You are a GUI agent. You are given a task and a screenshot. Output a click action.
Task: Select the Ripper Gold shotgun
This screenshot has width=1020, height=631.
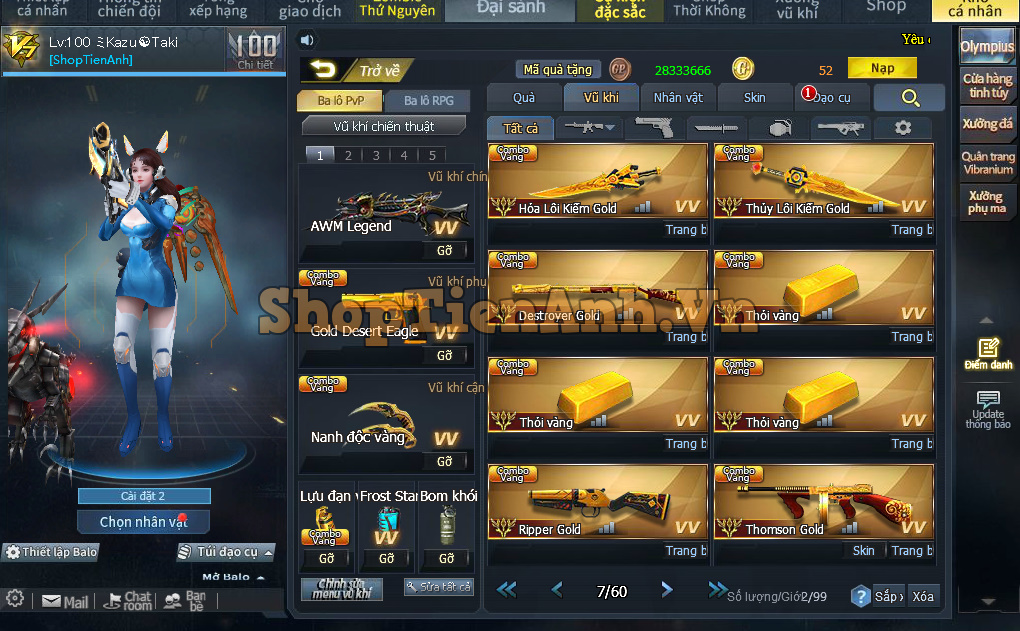(x=597, y=502)
